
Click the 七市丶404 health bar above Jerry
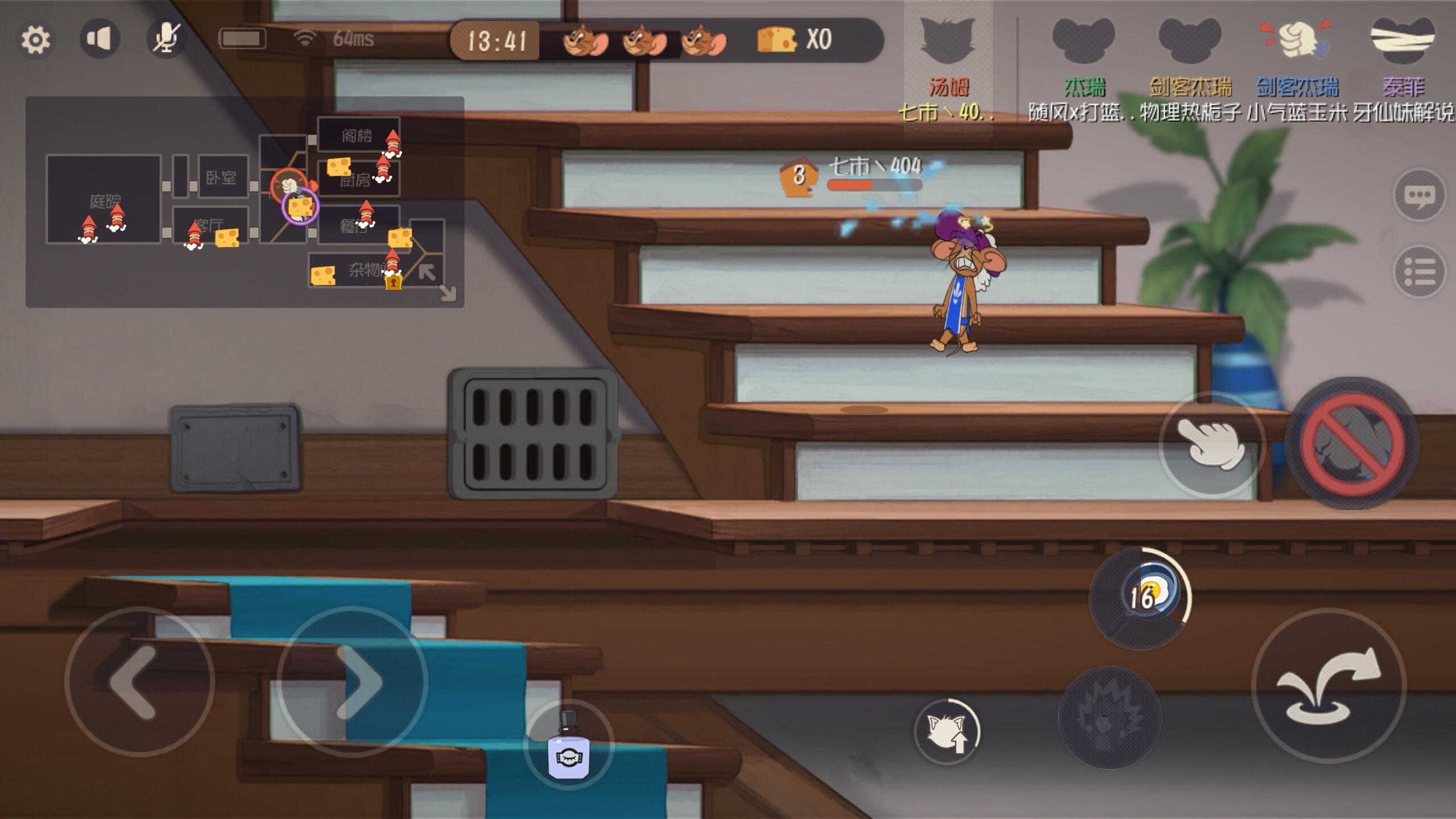pos(876,184)
